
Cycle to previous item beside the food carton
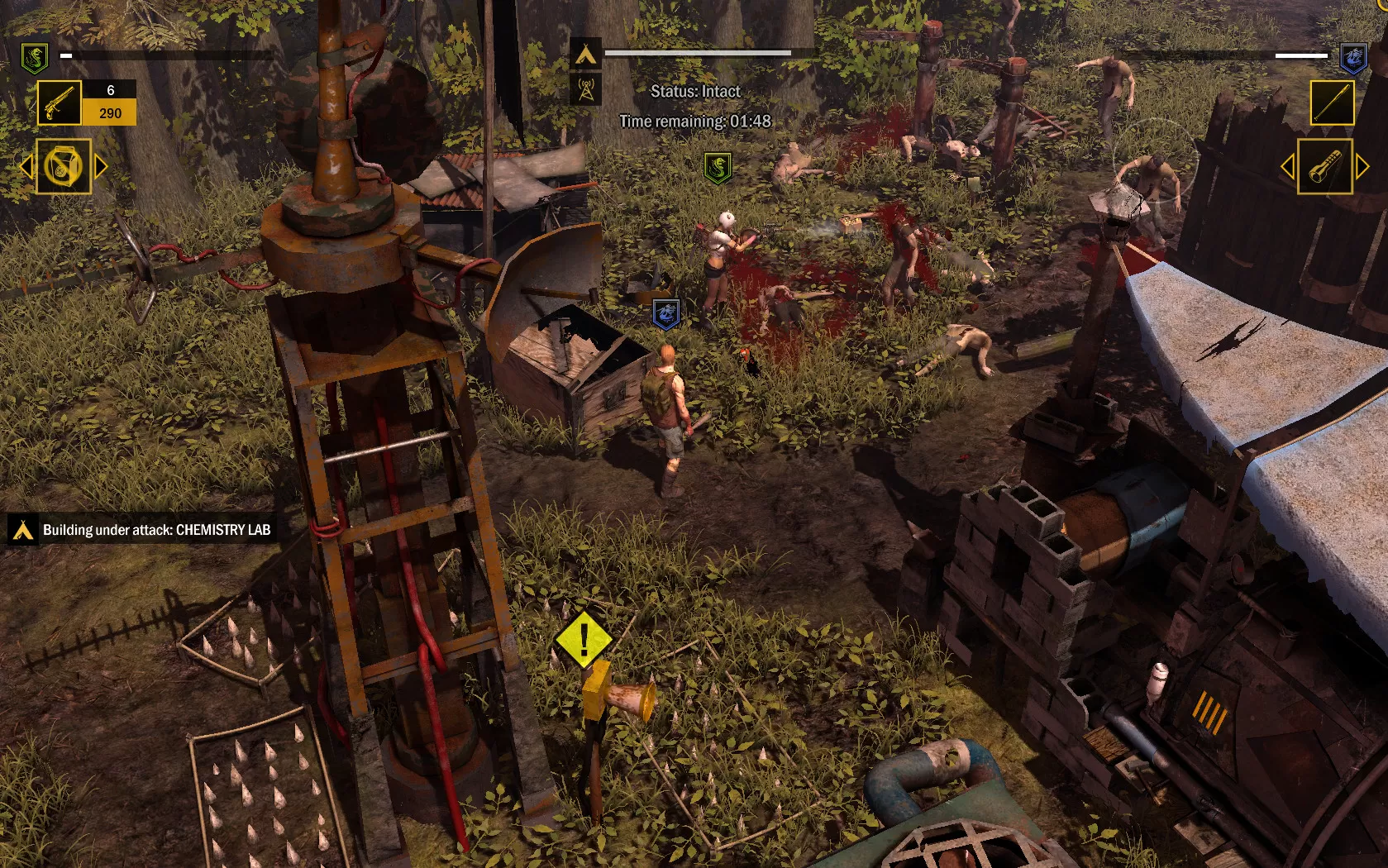pyautogui.click(x=26, y=167)
